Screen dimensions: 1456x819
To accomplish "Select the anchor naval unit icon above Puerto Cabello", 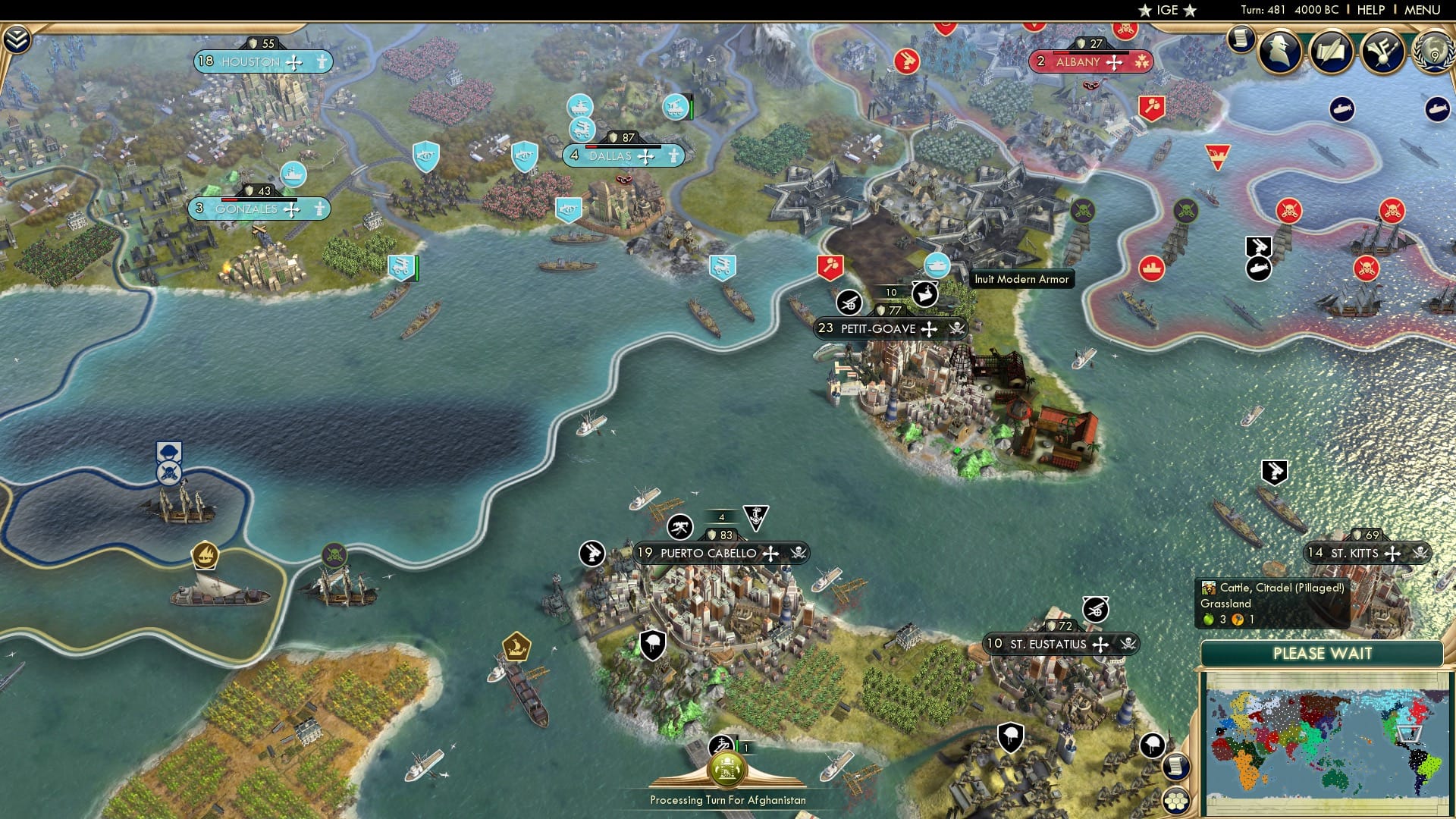I will [756, 519].
